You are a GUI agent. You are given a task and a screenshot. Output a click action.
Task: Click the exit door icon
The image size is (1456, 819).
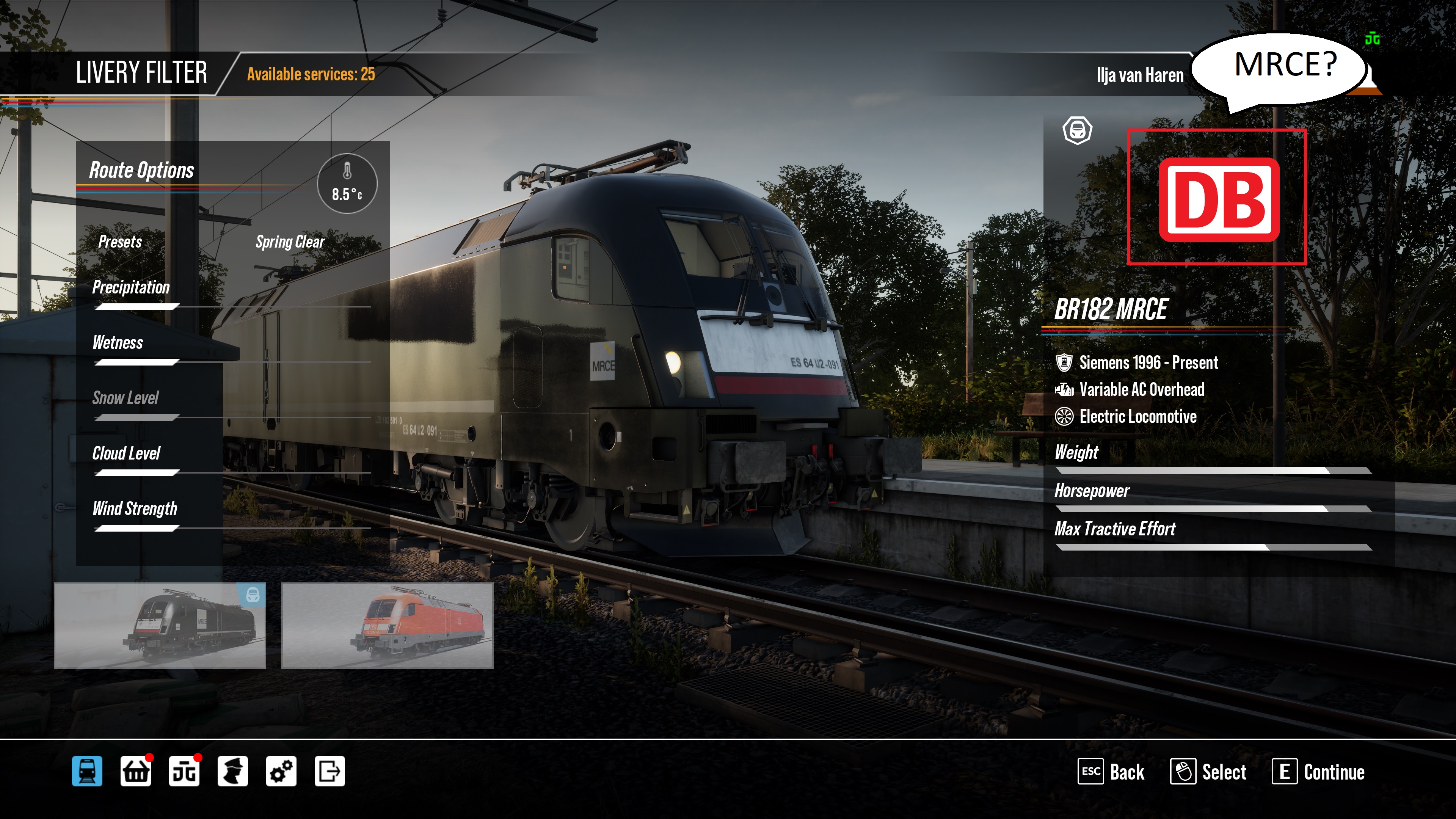329,771
